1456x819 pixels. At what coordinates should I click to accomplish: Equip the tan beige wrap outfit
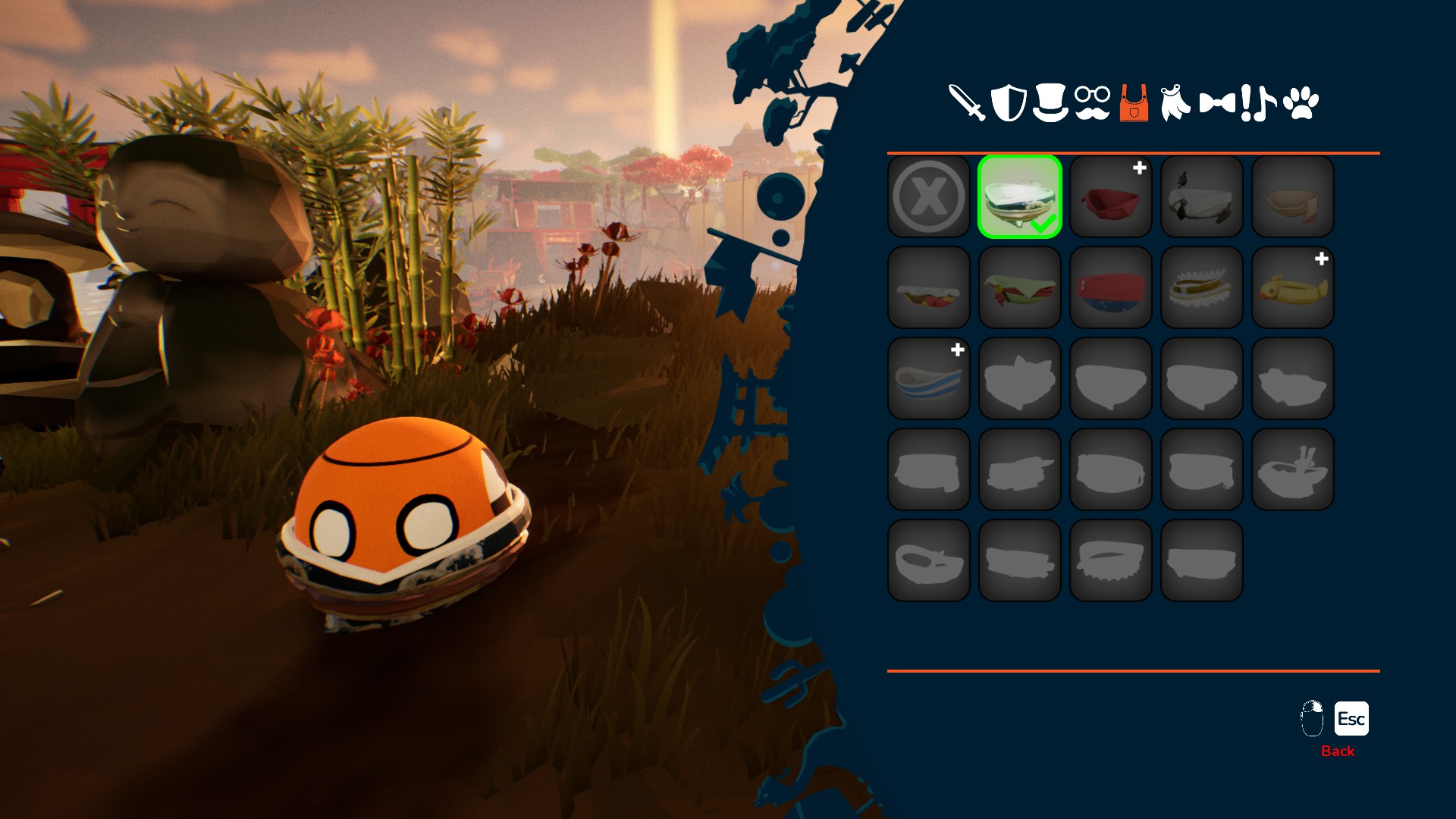[x=1293, y=196]
